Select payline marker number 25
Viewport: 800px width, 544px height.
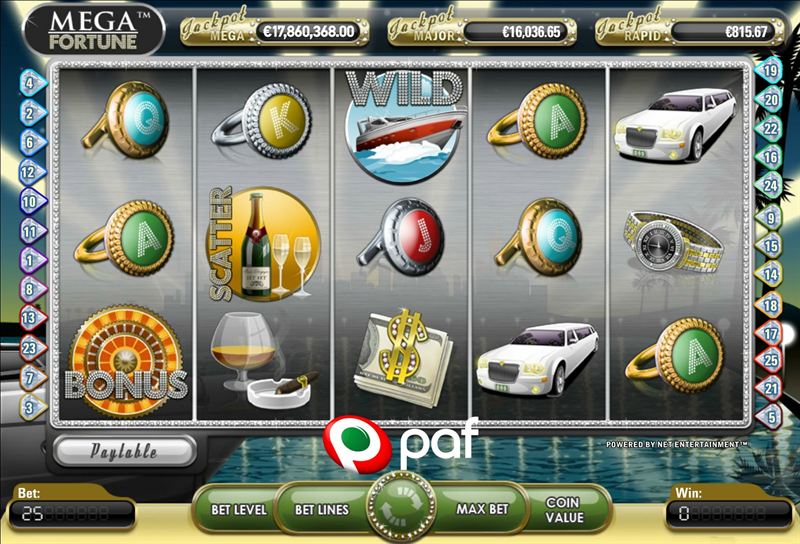click(x=771, y=360)
